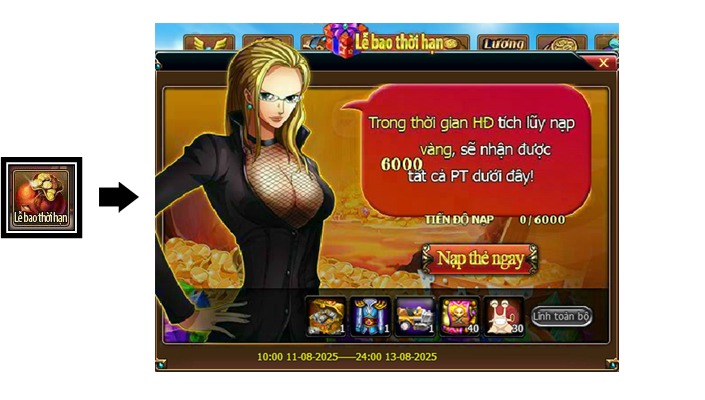Close the Lễ bao thời hạn window
This screenshot has height=400, width=705.
[x=603, y=62]
